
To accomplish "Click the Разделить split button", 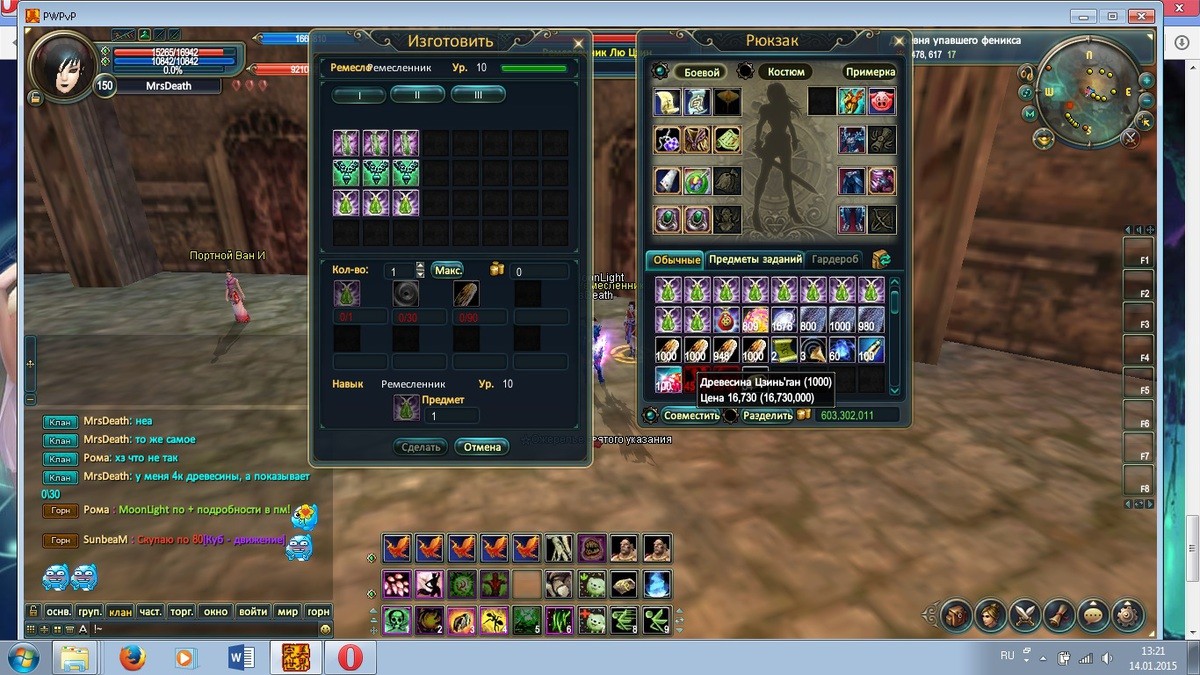I will pos(767,415).
